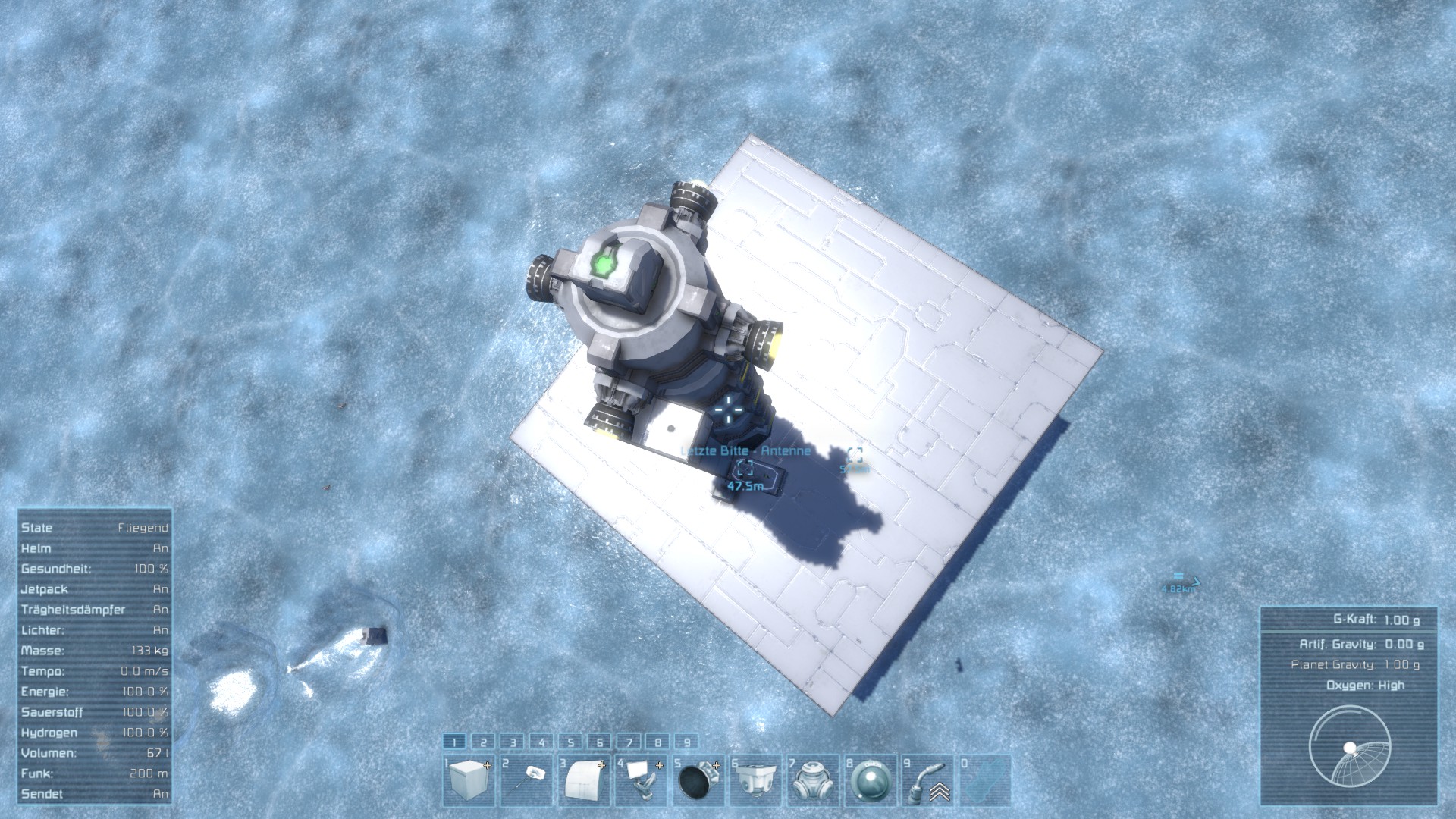
Task: Click the Letzte Bitte - Antenne marker
Action: coord(745,467)
